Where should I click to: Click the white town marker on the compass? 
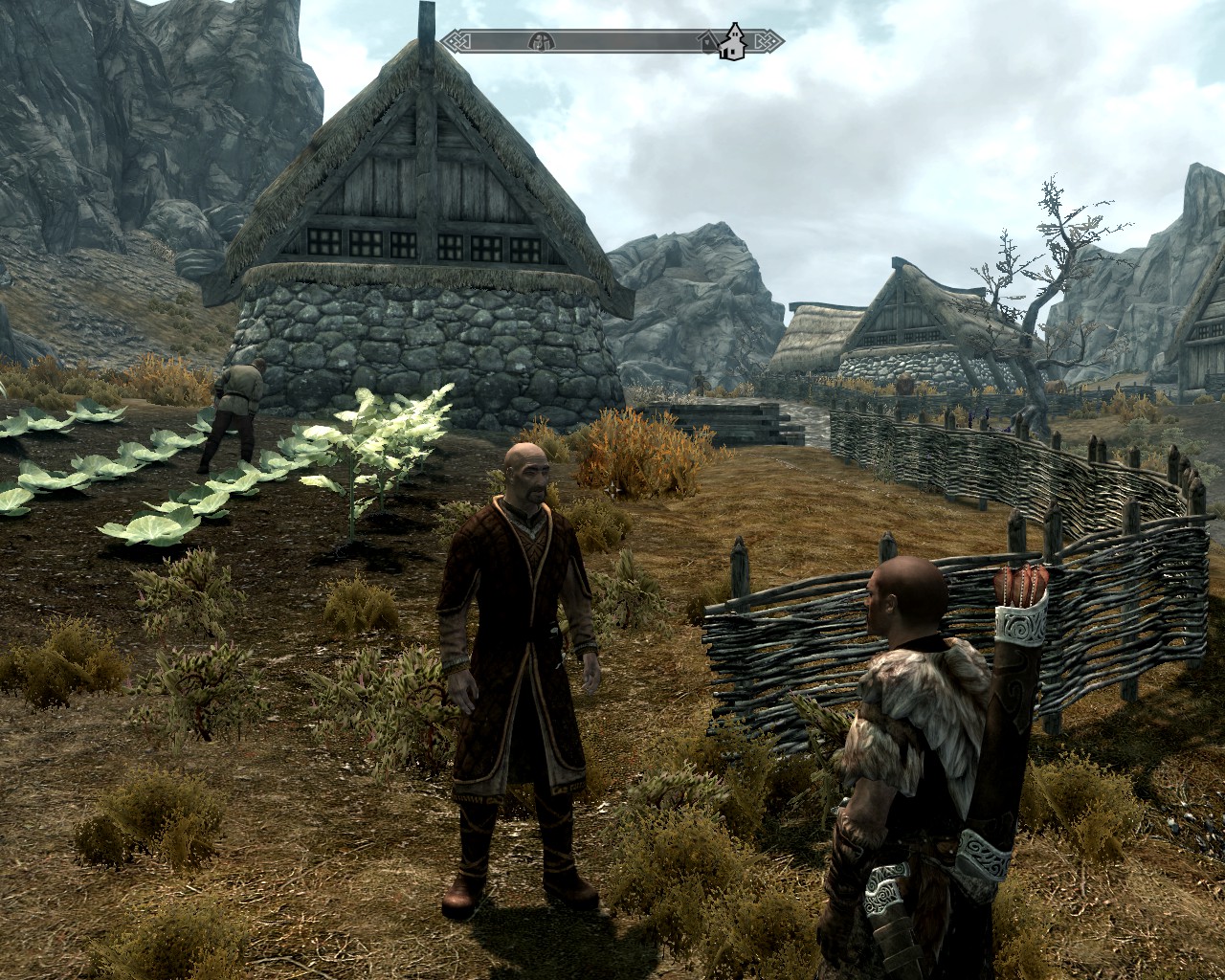pyautogui.click(x=734, y=41)
